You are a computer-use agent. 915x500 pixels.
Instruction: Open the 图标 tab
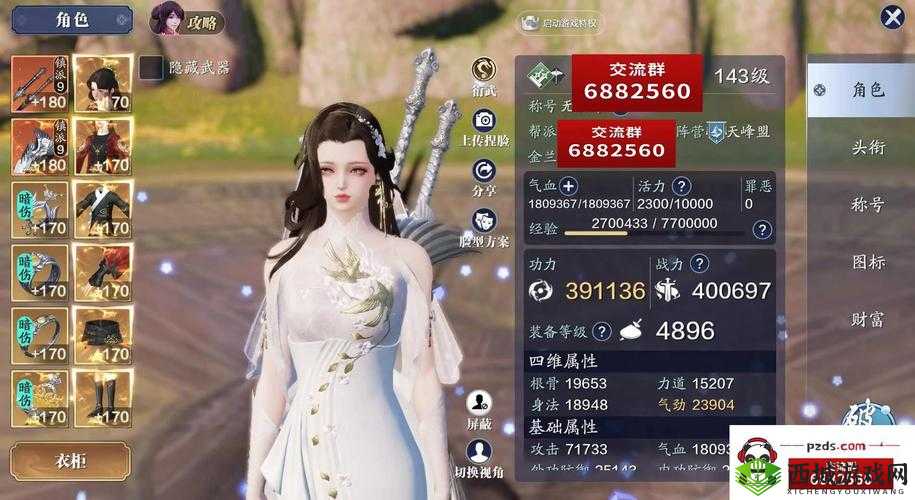click(x=867, y=262)
